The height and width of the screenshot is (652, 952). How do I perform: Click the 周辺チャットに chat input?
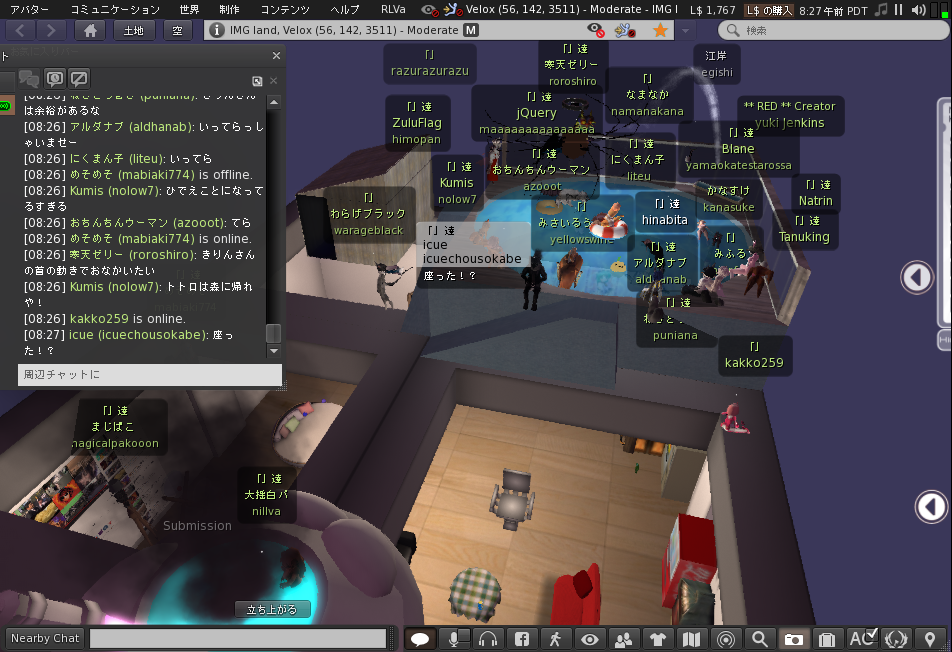coord(150,375)
